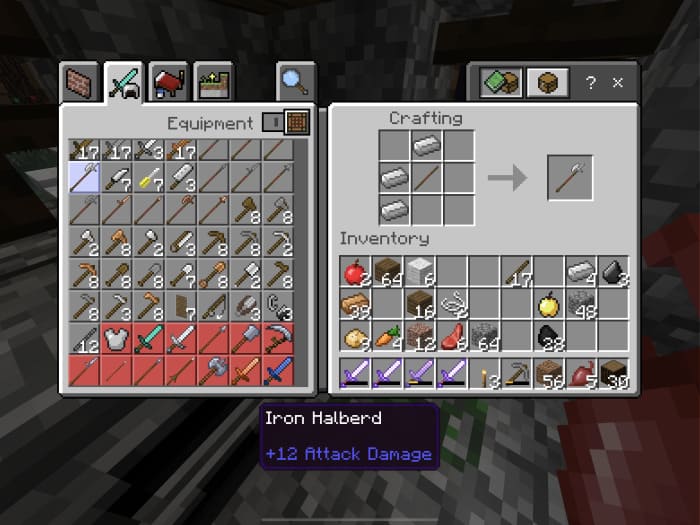Select the recipe book and chest tab
Screen dimensions: 700x525
pyautogui.click(x=500, y=82)
